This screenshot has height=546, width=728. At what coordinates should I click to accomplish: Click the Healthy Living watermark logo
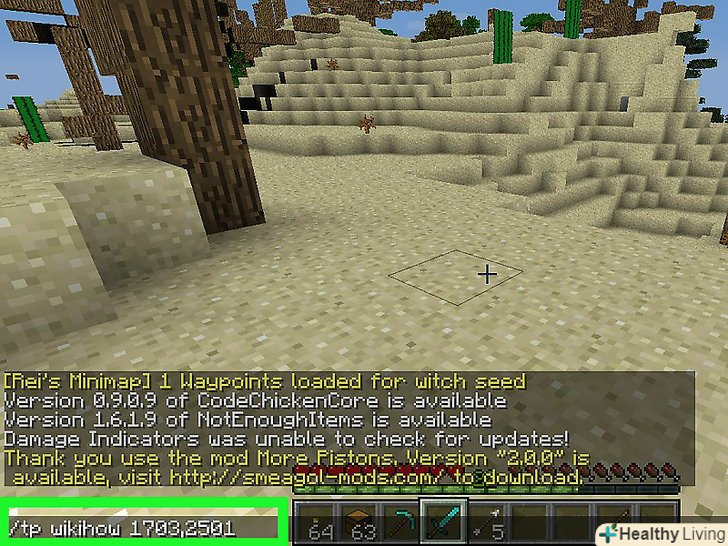[x=659, y=529]
